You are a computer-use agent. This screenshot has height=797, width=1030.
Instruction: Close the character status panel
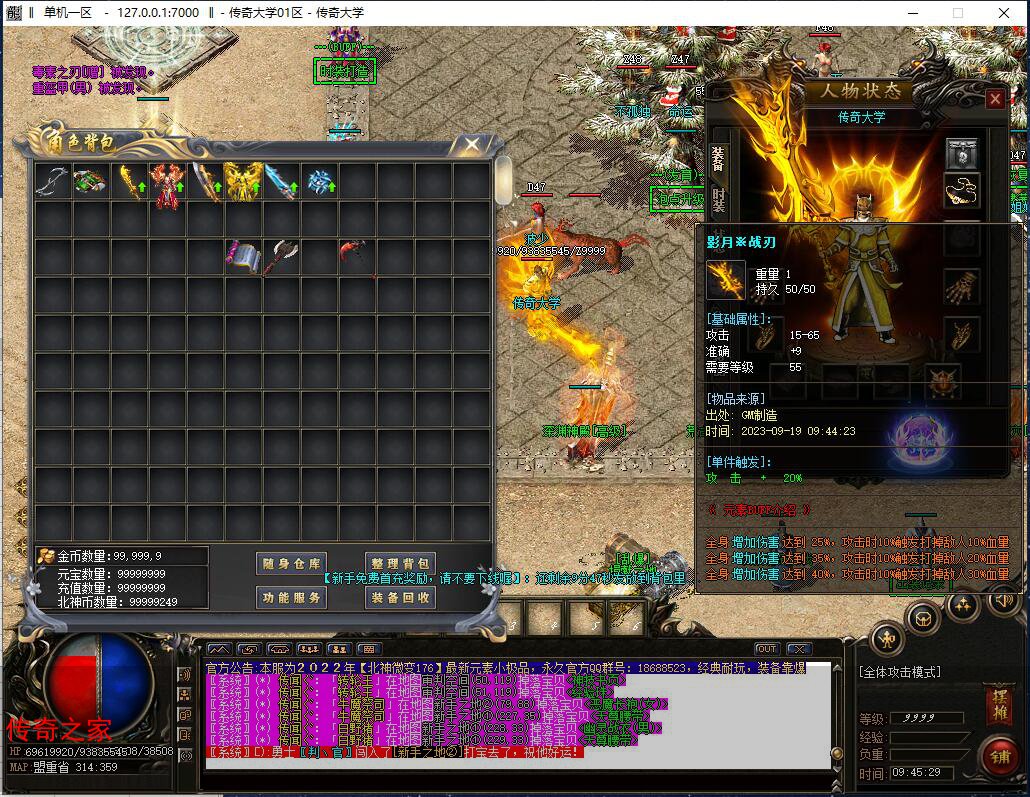pyautogui.click(x=994, y=99)
